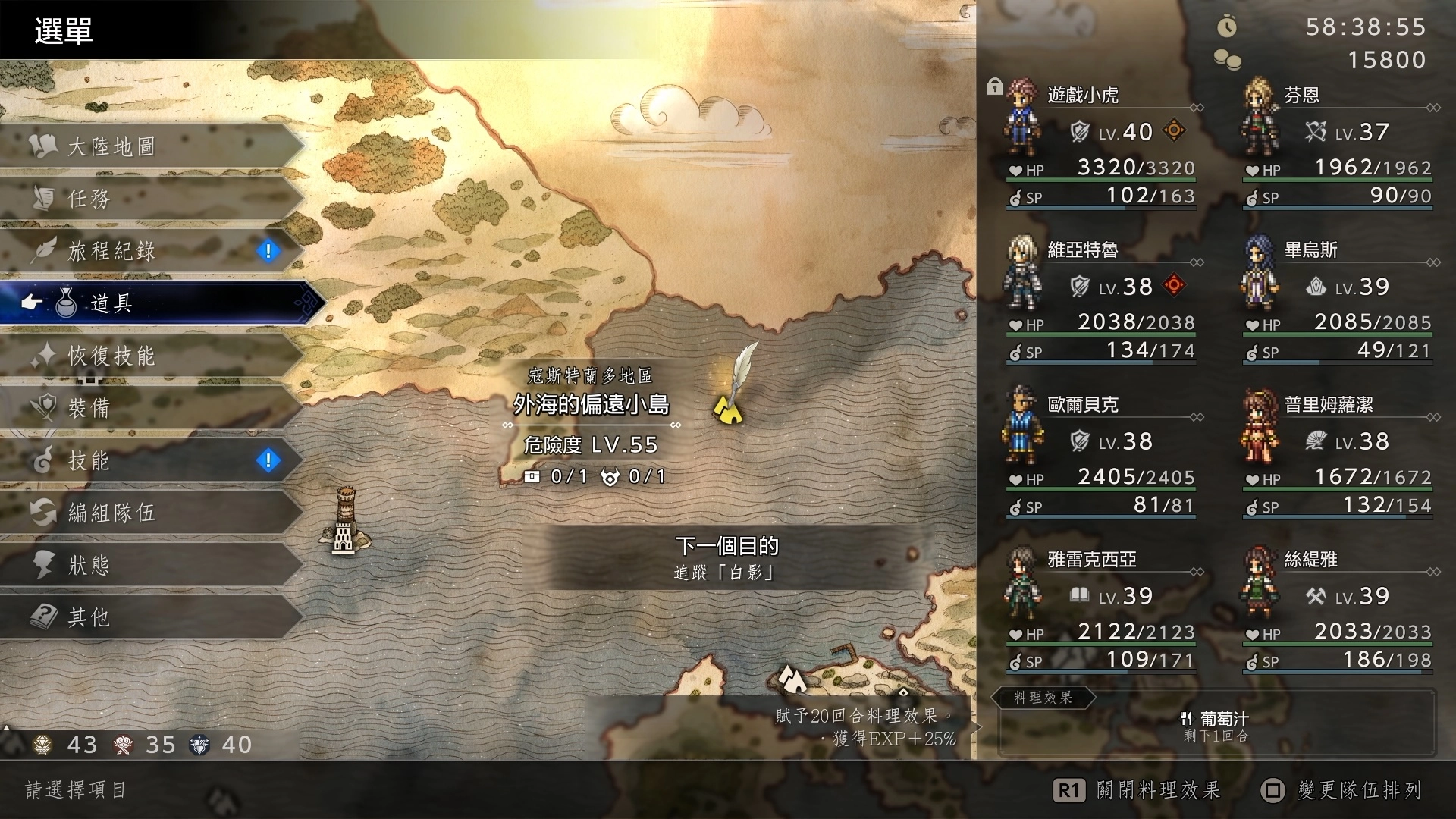Screen dimensions: 1456x819
Task: Choose the 編組隊伍 party formation entry
Action: pyautogui.click(x=152, y=512)
